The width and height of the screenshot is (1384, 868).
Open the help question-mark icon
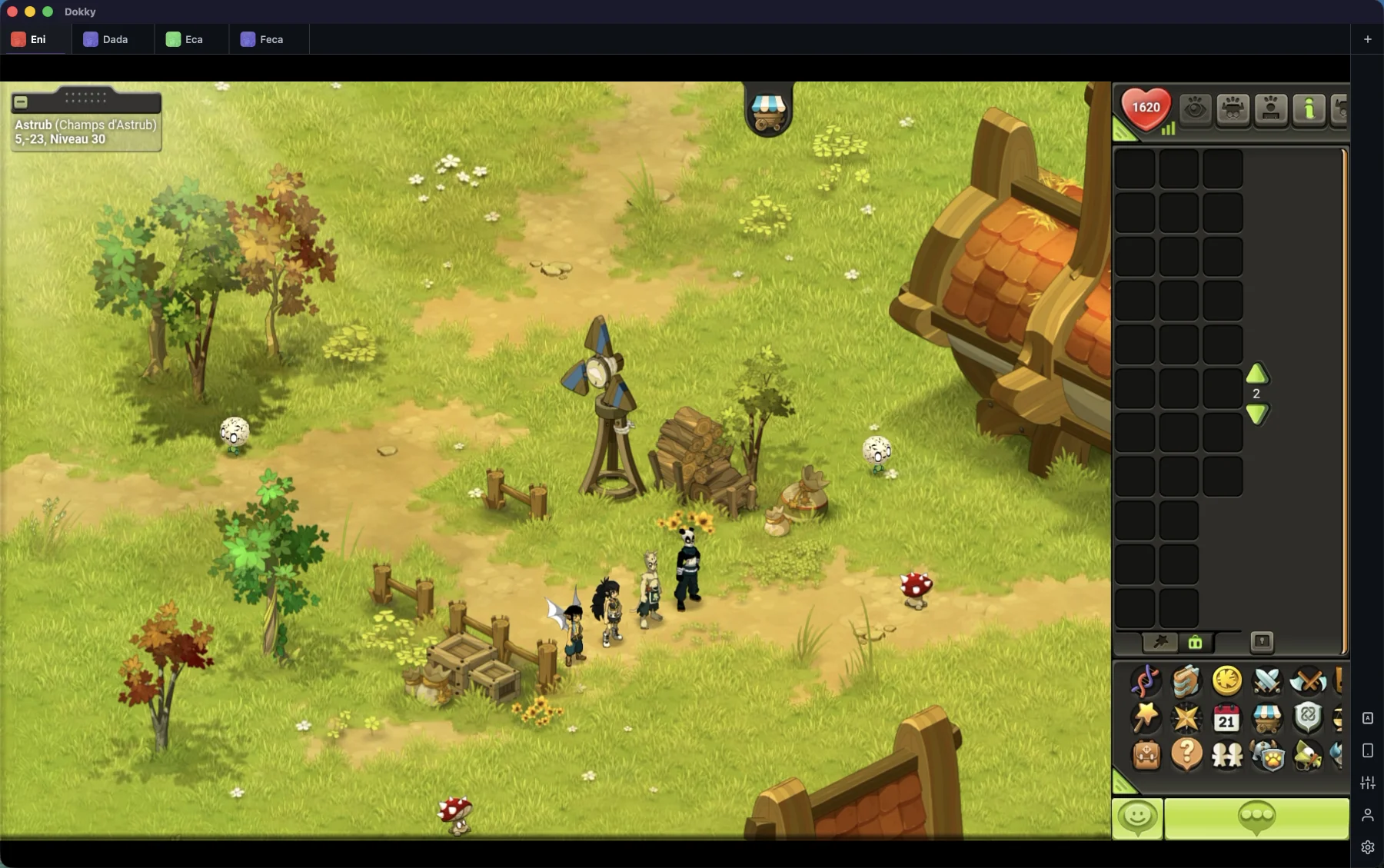[1186, 755]
